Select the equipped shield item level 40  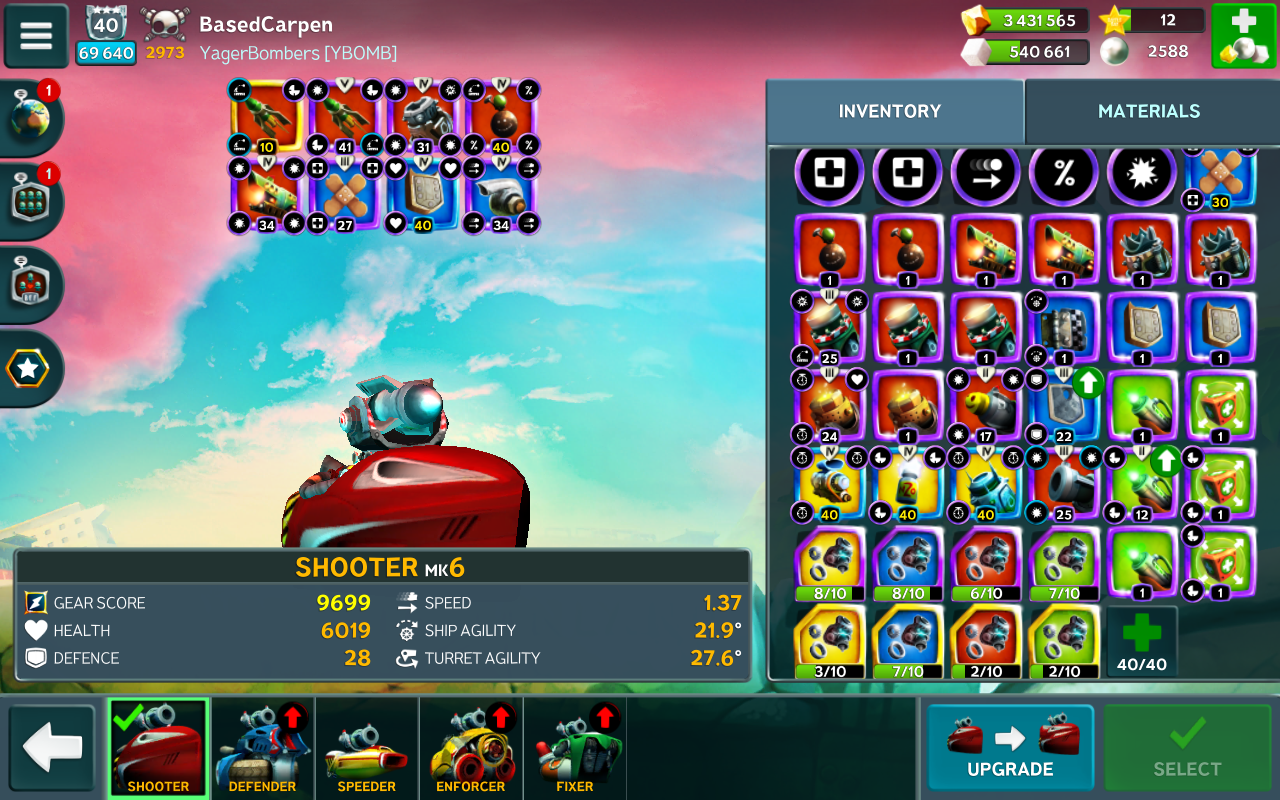(x=423, y=195)
